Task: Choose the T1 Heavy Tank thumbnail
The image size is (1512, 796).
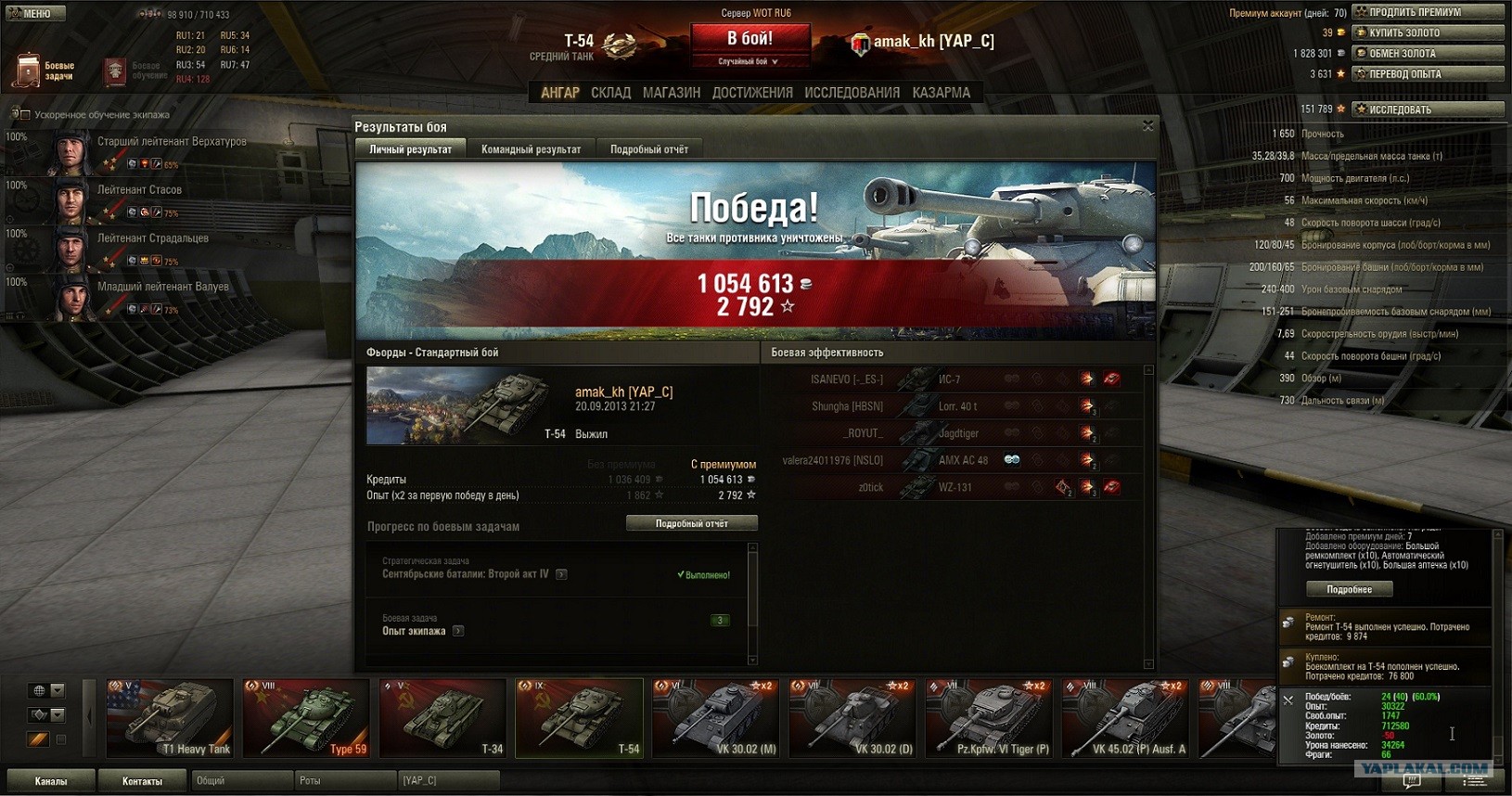Action: pyautogui.click(x=170, y=719)
